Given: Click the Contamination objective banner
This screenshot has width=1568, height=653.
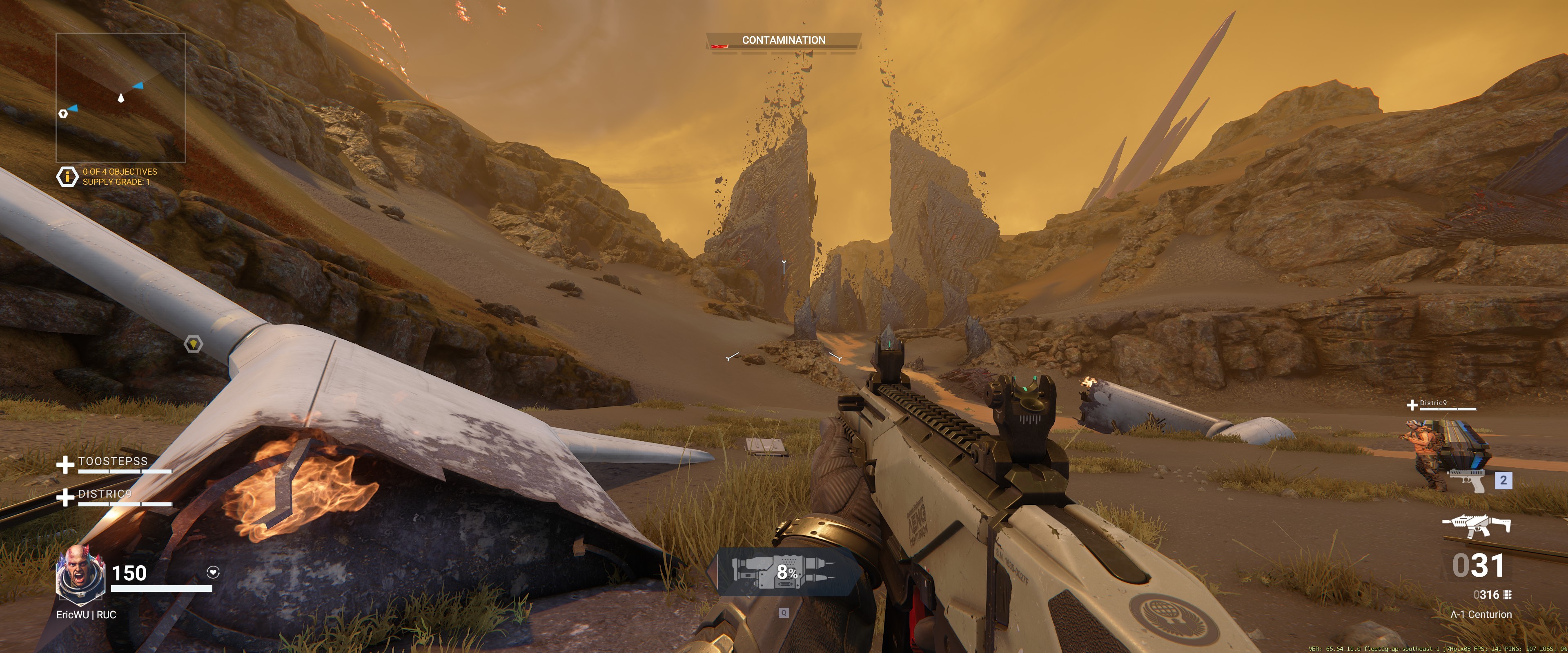Looking at the screenshot, I should tap(784, 40).
